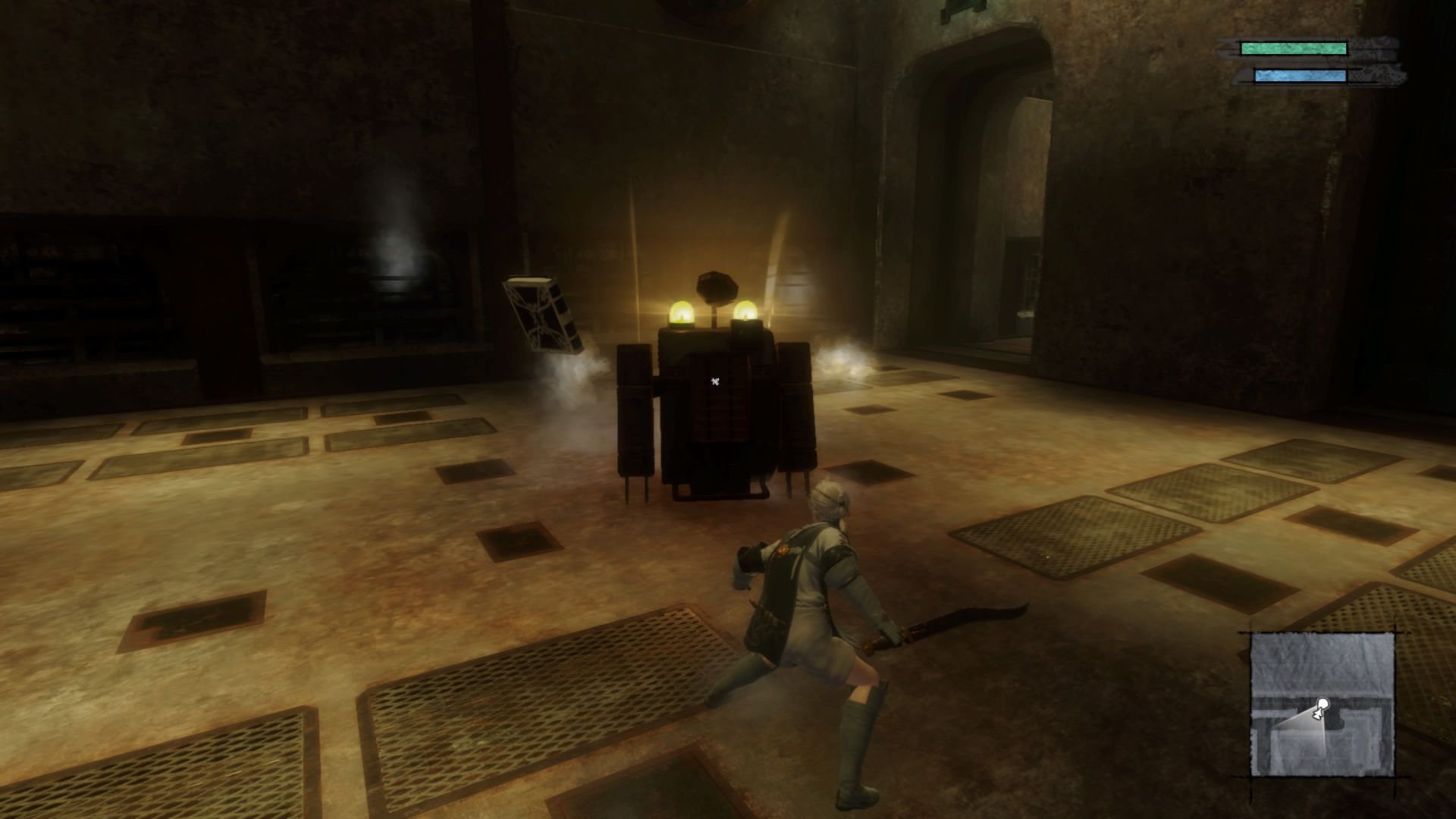1456x819 pixels.
Task: Toggle the blue magic gauge display
Action: [x=1301, y=75]
